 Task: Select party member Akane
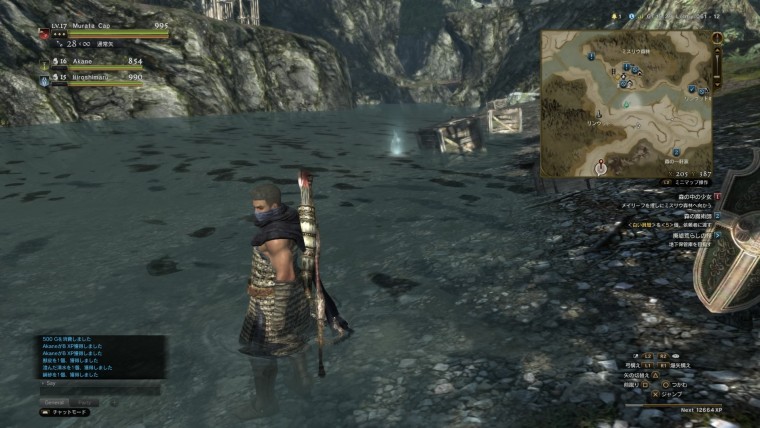(x=70, y=61)
